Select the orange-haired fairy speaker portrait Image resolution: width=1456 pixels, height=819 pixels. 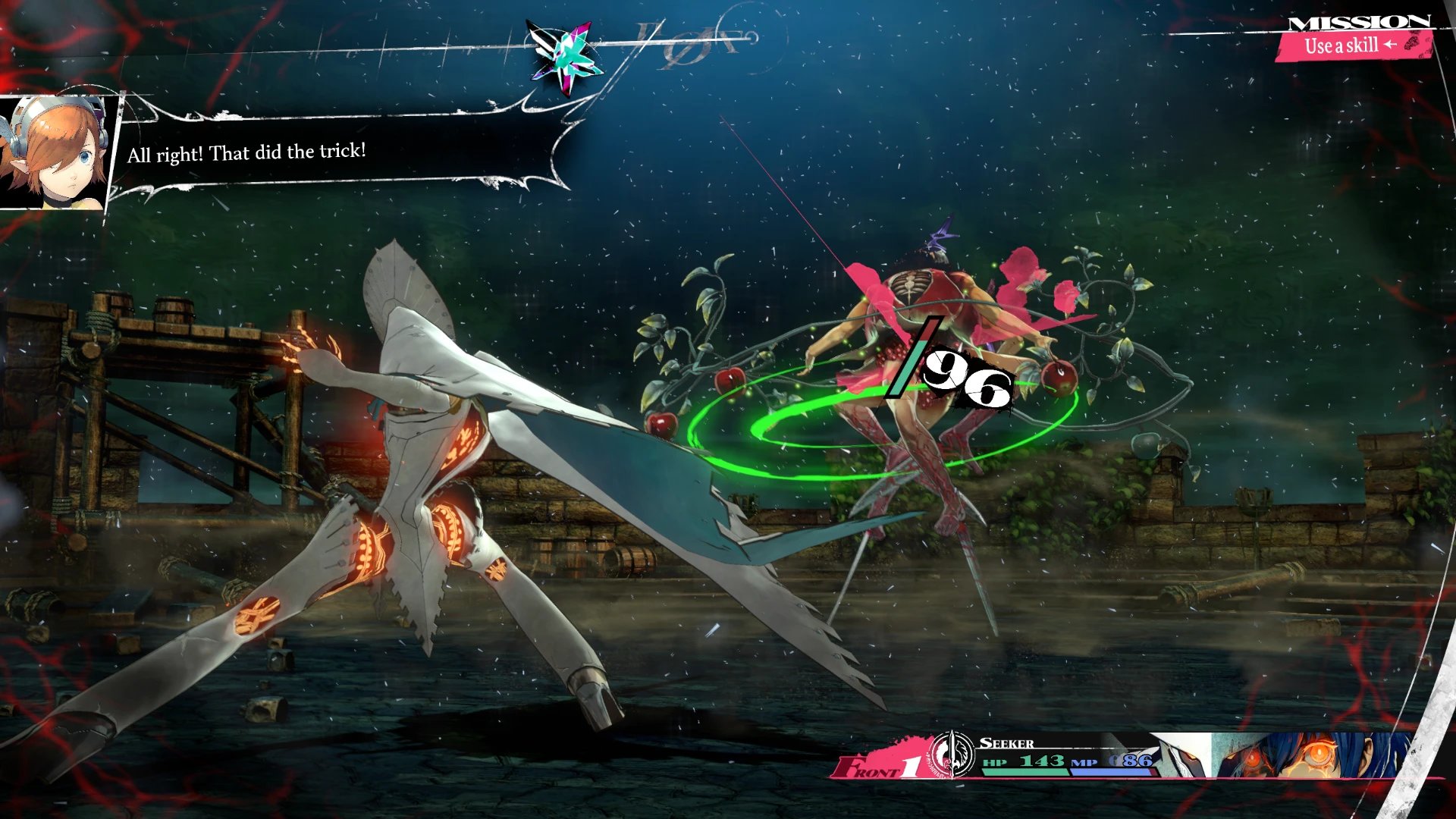(55, 153)
